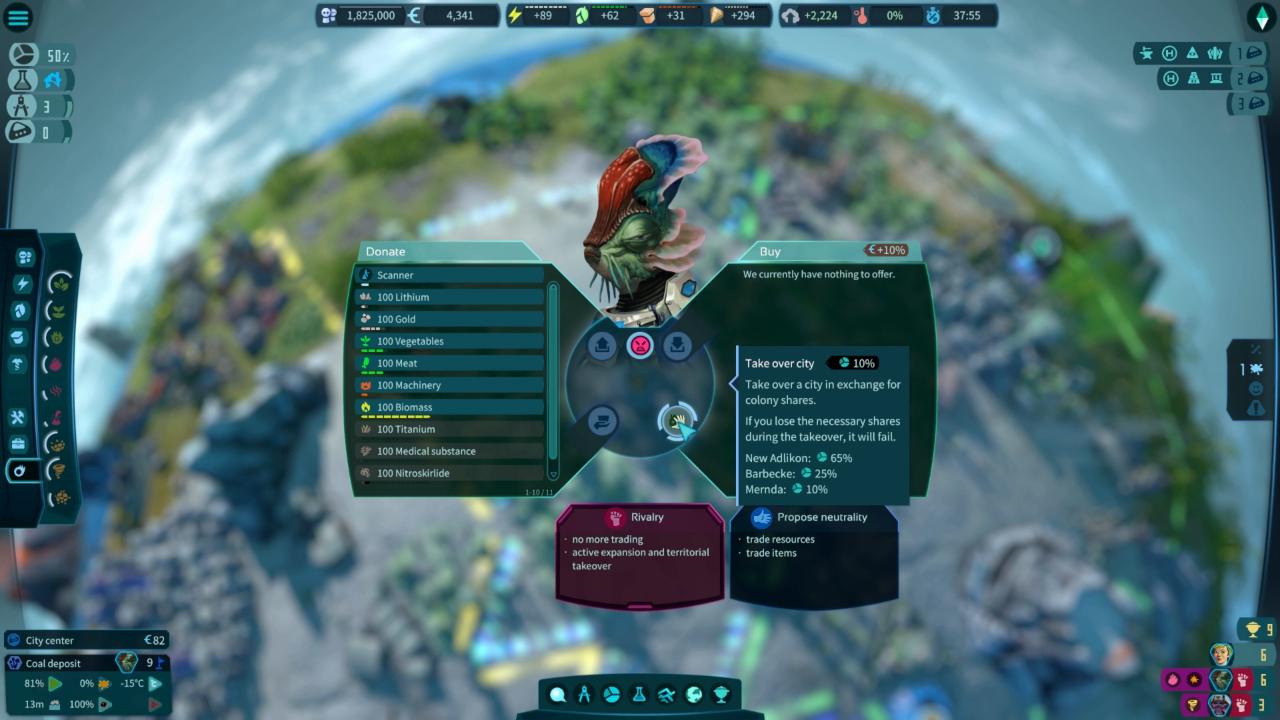Viewport: 1280px width, 720px height.
Task: Donate the Scanner item
Action: coord(450,275)
